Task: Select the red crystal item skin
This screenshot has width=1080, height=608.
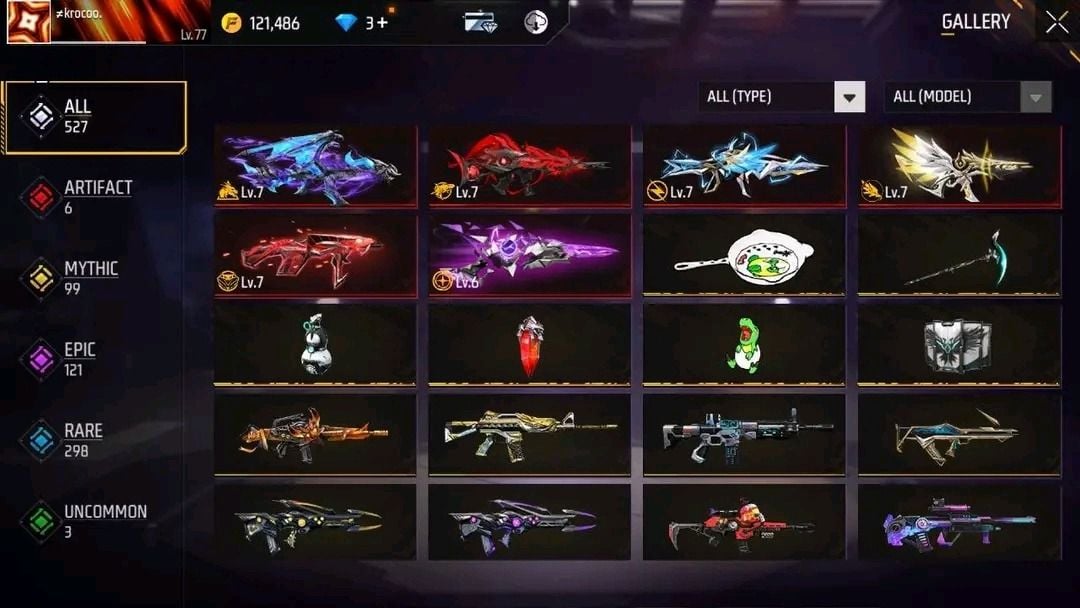Action: tap(530, 343)
